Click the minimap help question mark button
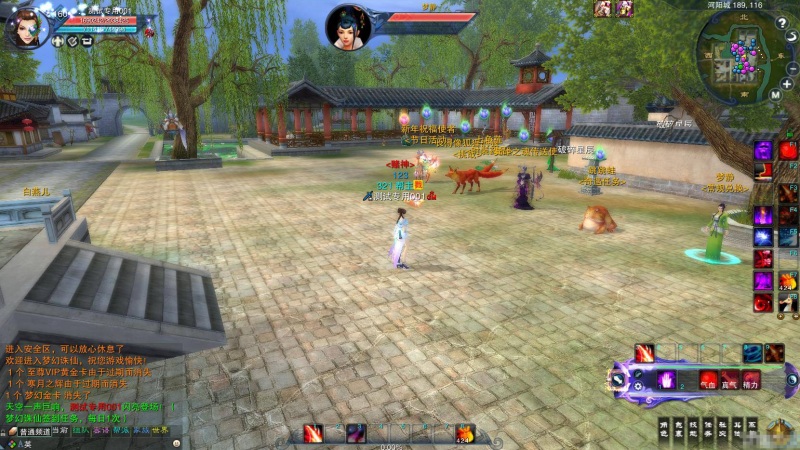The image size is (800, 450). coord(781,23)
